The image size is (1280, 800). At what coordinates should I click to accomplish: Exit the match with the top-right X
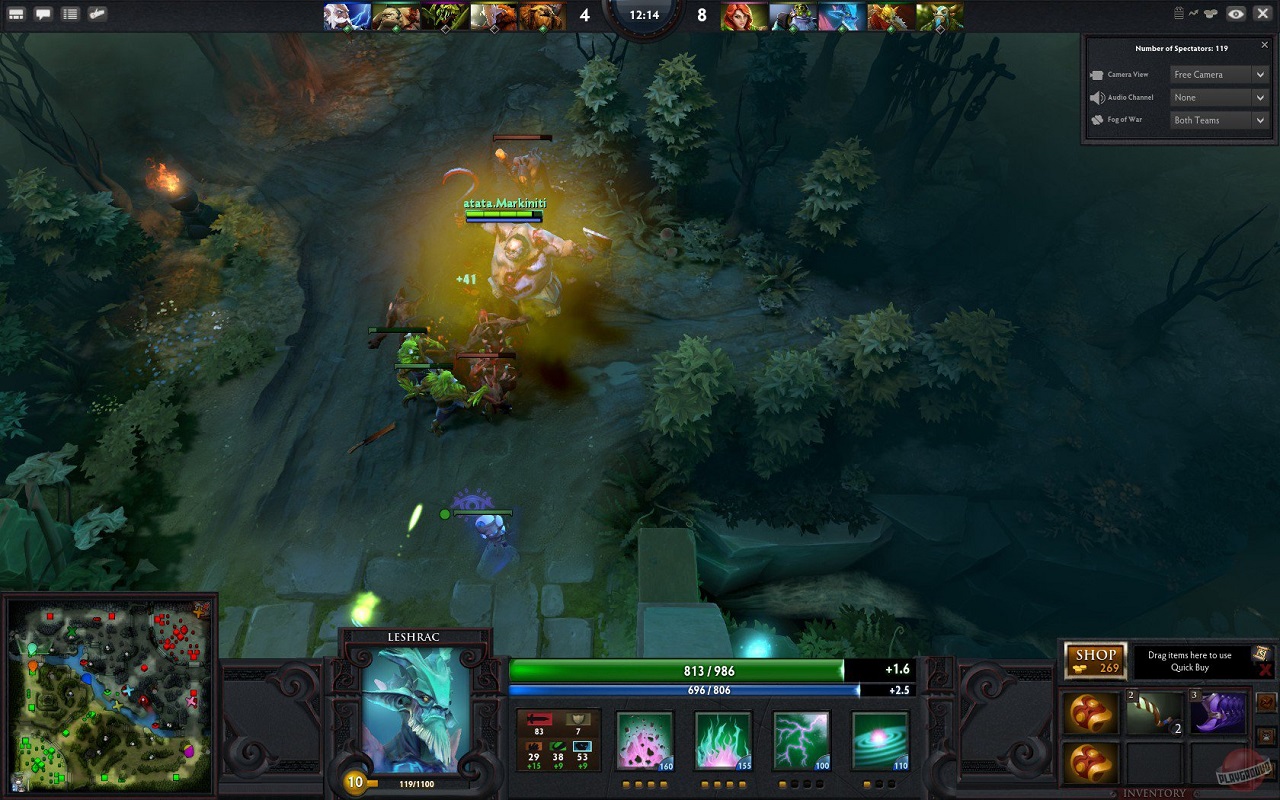click(1262, 14)
